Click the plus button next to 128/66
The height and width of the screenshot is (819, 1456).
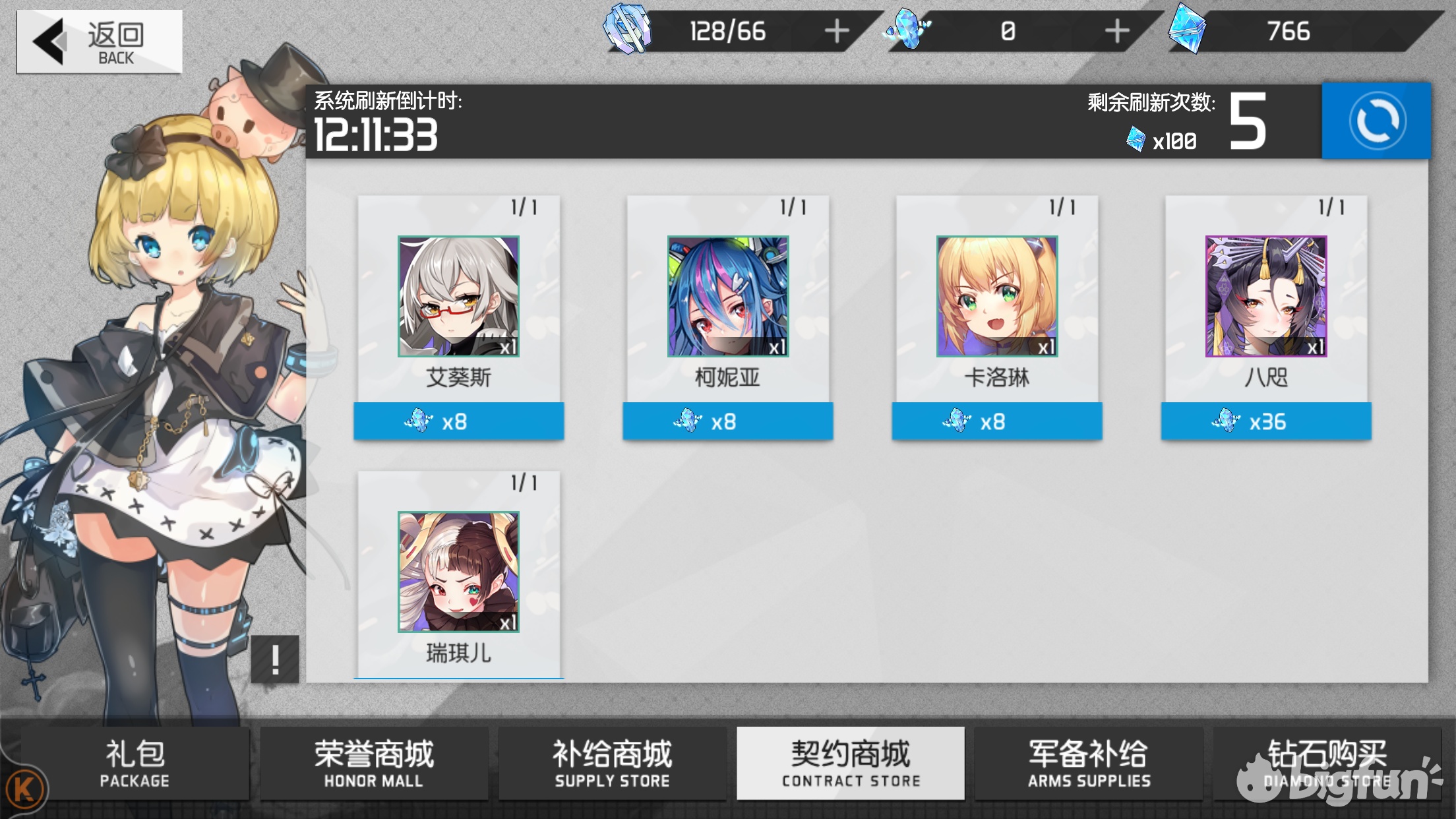[x=837, y=30]
